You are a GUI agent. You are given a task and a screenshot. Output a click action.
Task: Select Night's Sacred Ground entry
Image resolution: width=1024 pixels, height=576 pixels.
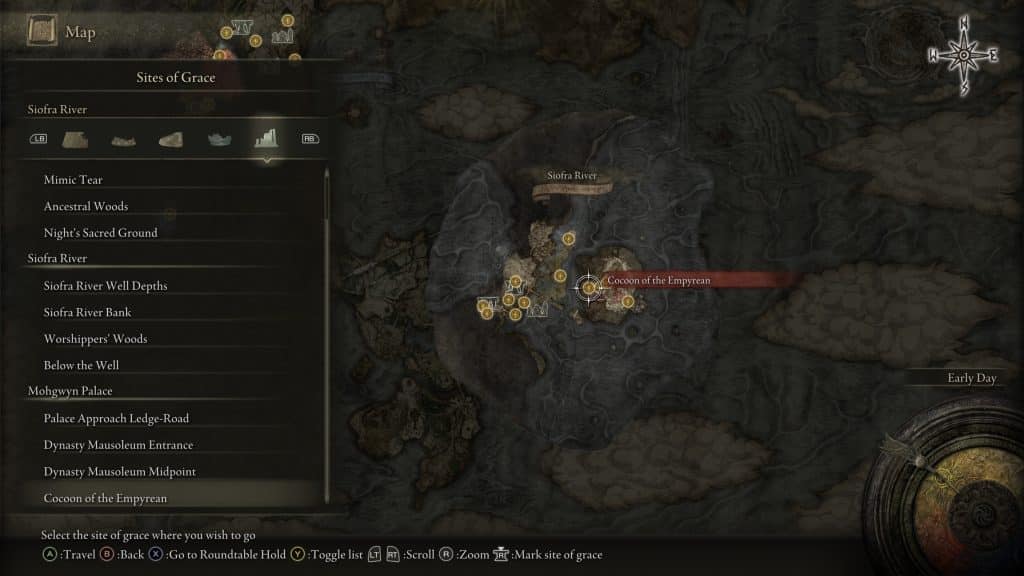click(x=100, y=233)
